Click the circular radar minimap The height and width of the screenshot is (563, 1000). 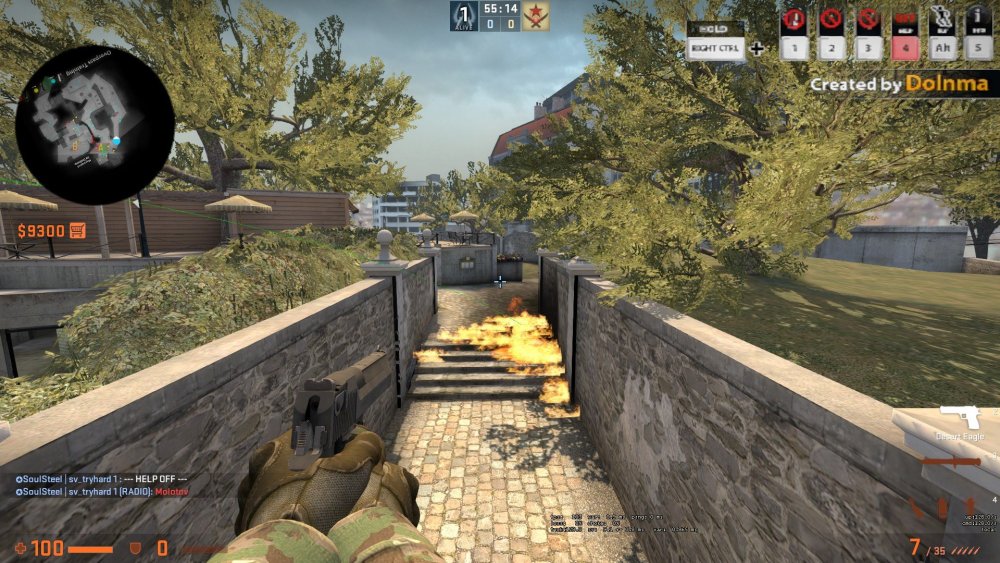point(82,124)
